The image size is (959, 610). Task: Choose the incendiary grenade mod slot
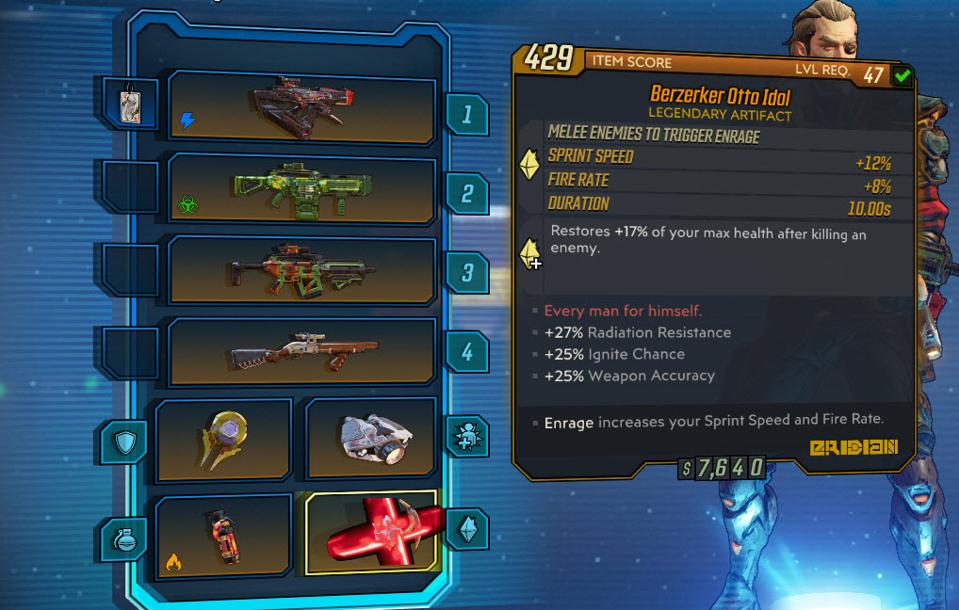(x=223, y=536)
